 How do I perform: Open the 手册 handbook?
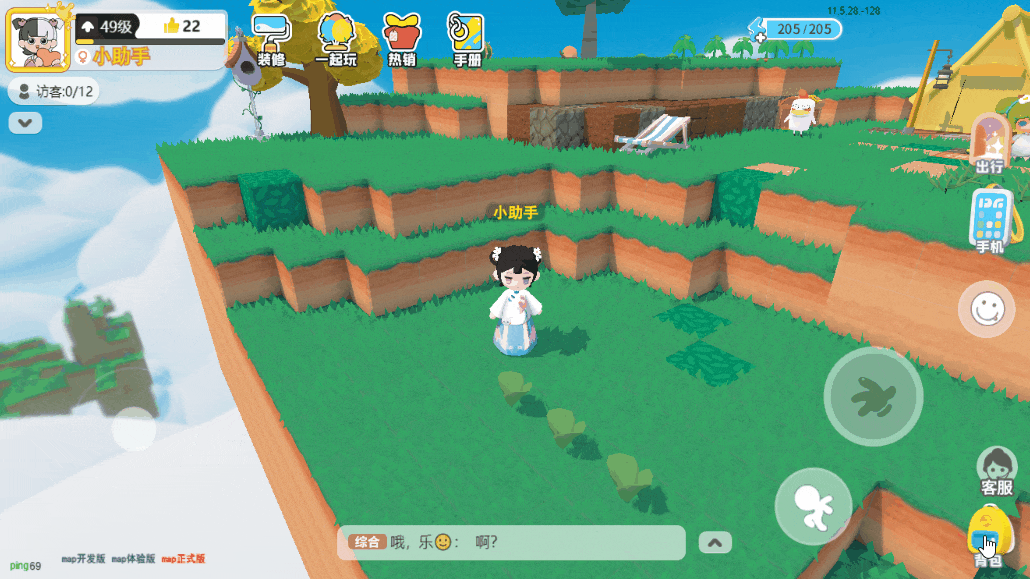(467, 40)
